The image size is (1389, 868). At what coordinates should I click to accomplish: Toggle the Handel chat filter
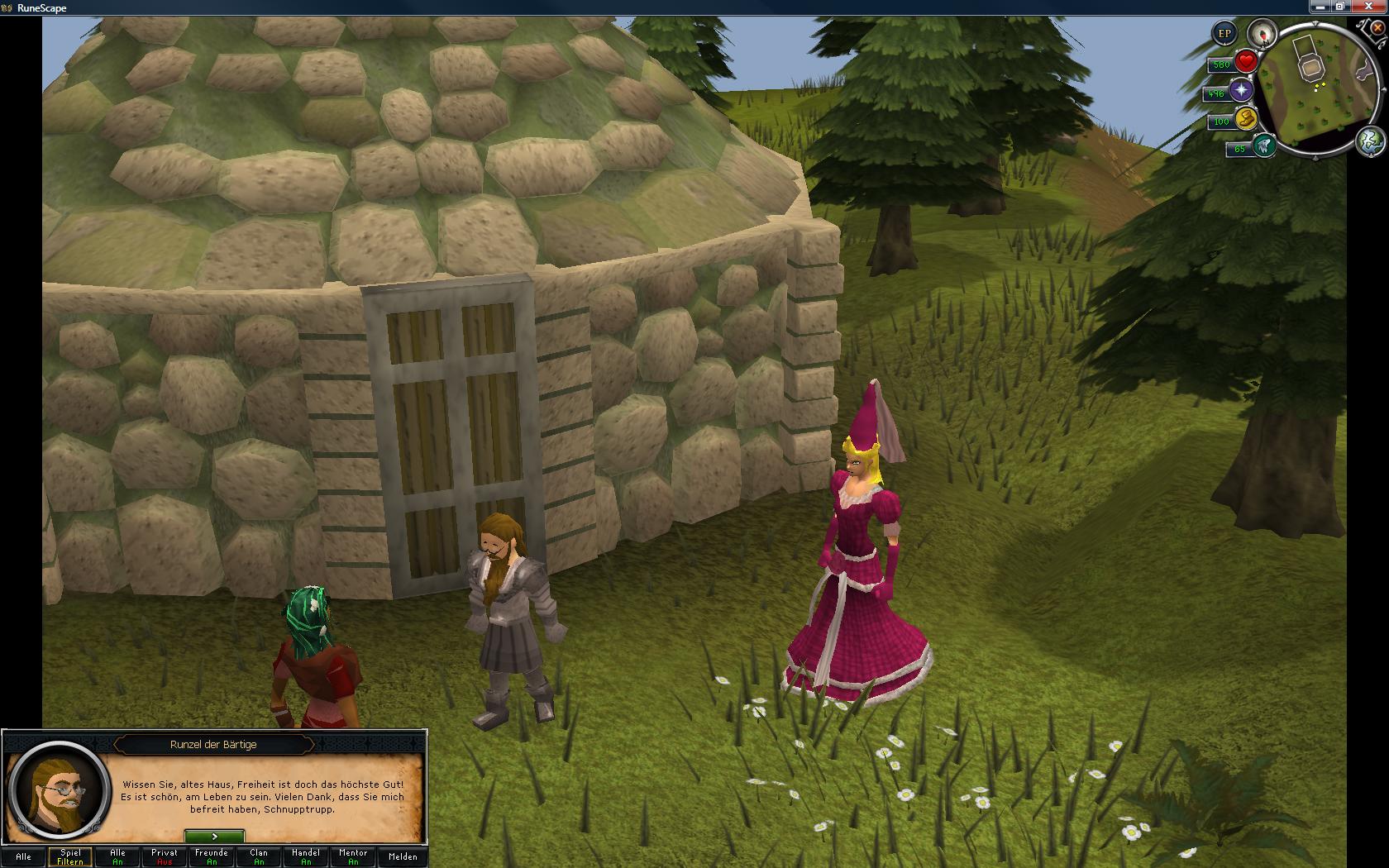pos(306,857)
